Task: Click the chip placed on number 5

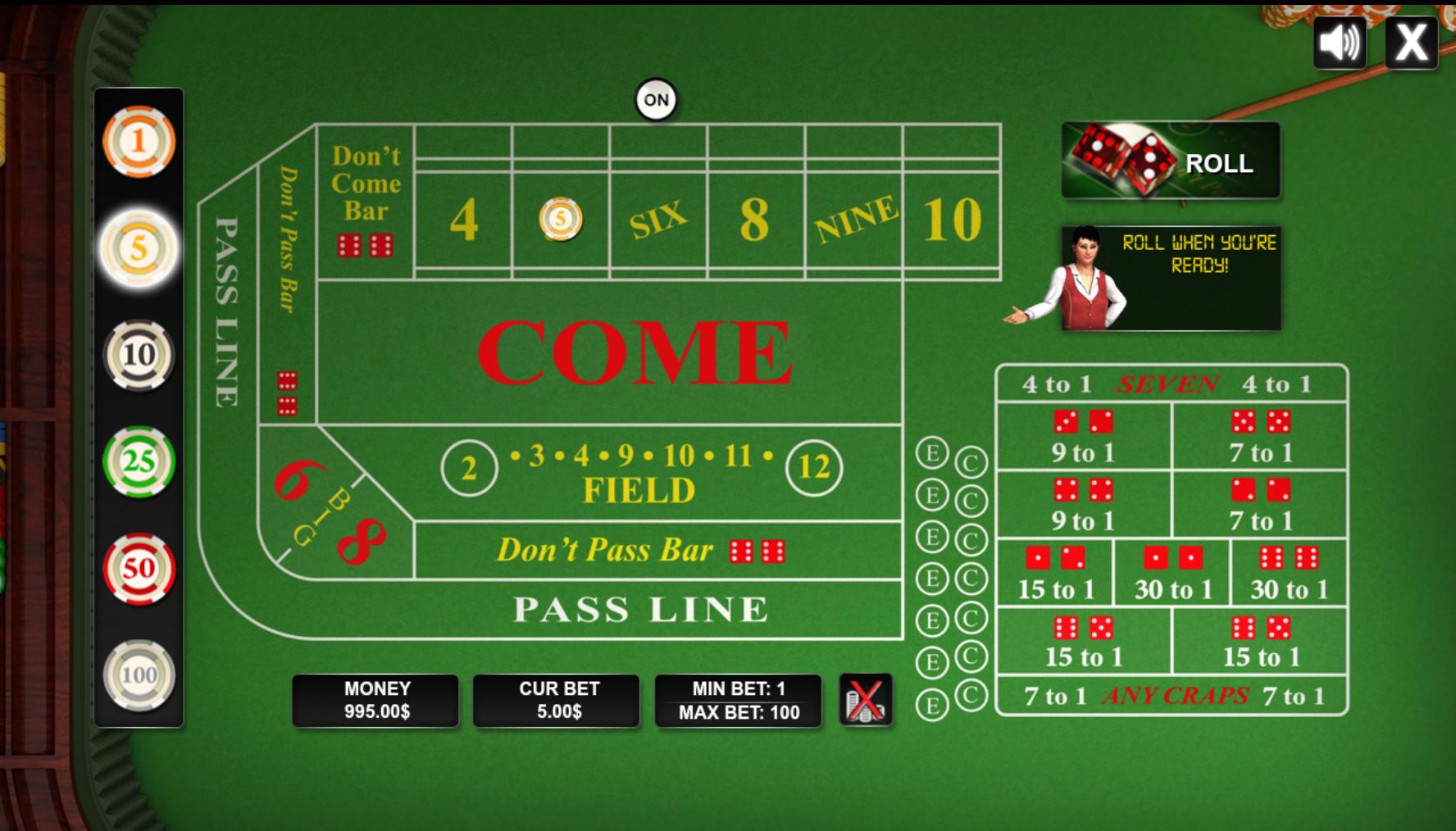Action: coord(559,220)
